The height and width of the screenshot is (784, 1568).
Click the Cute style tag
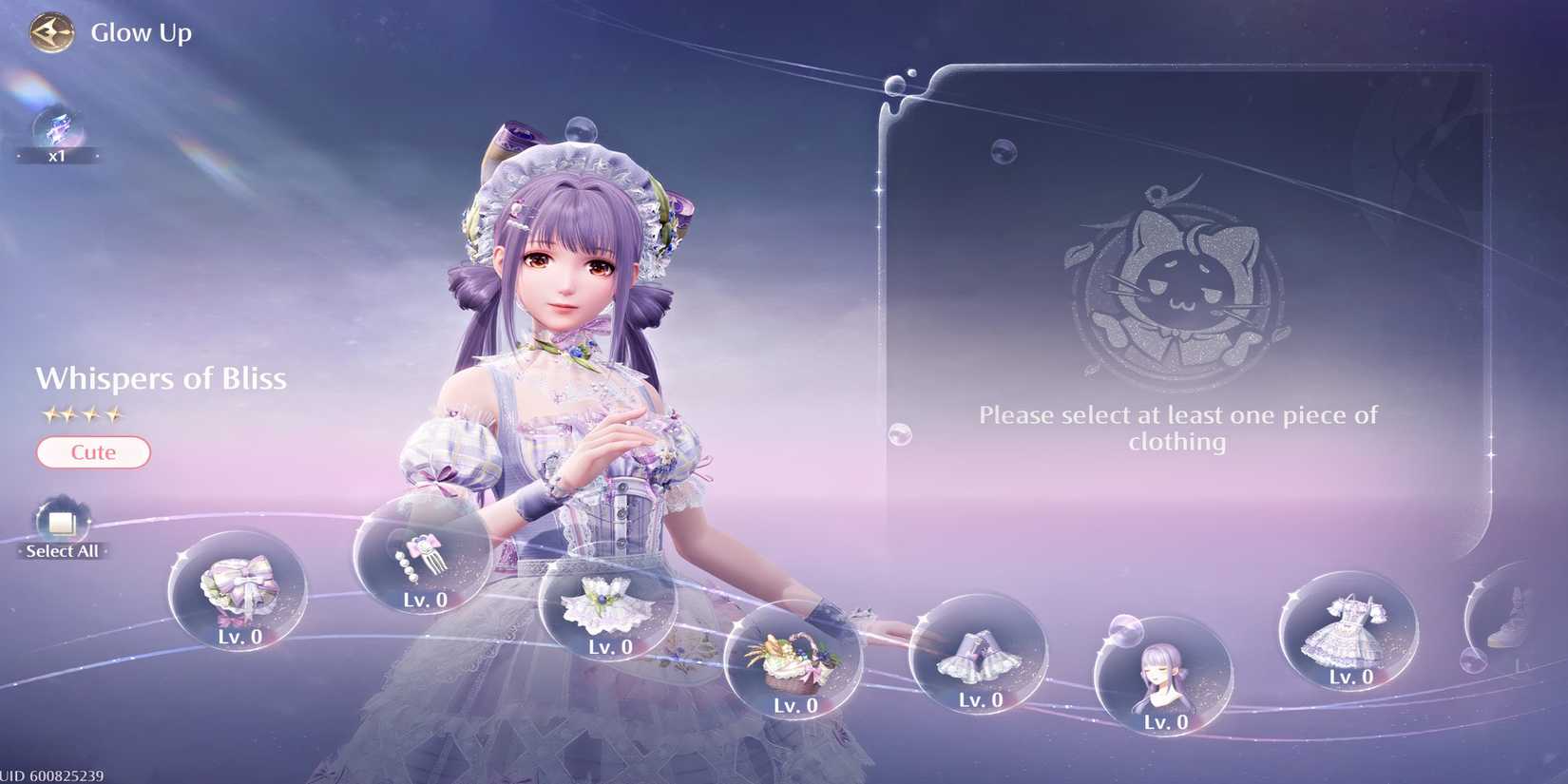(92, 452)
